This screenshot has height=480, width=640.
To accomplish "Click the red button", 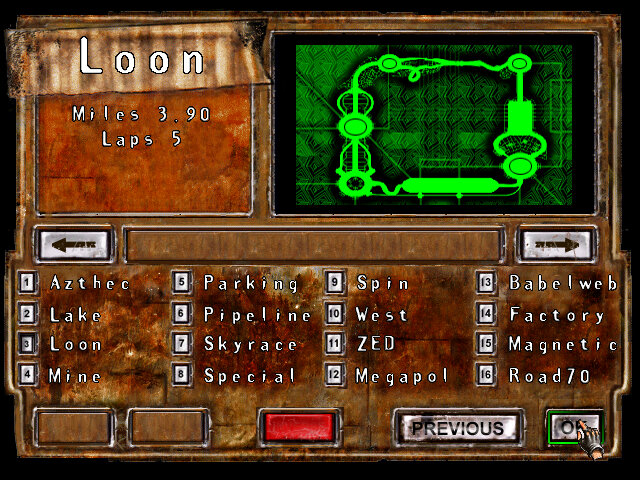I will click(296, 427).
